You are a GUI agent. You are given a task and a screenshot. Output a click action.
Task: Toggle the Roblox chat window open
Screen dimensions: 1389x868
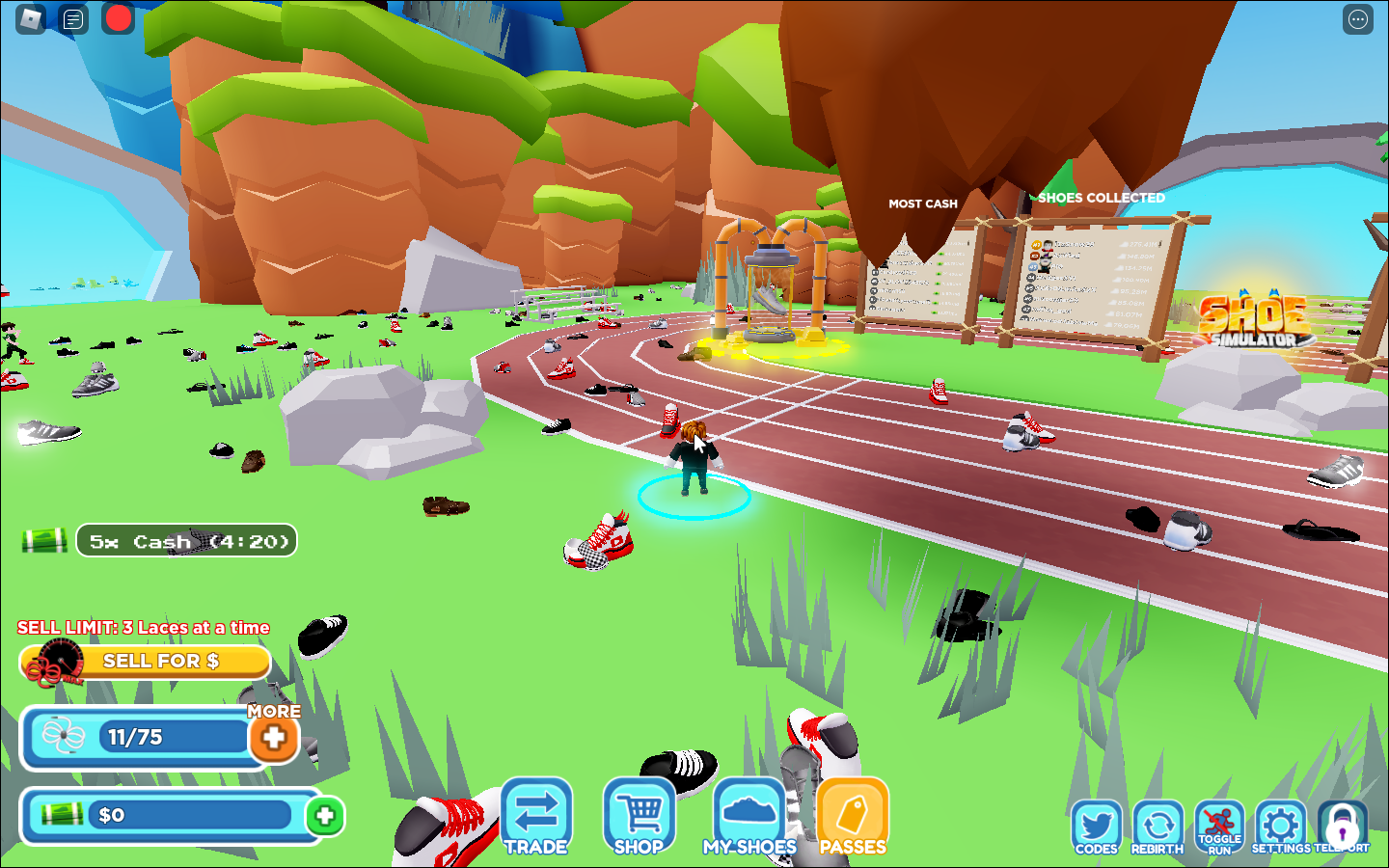coord(72,18)
